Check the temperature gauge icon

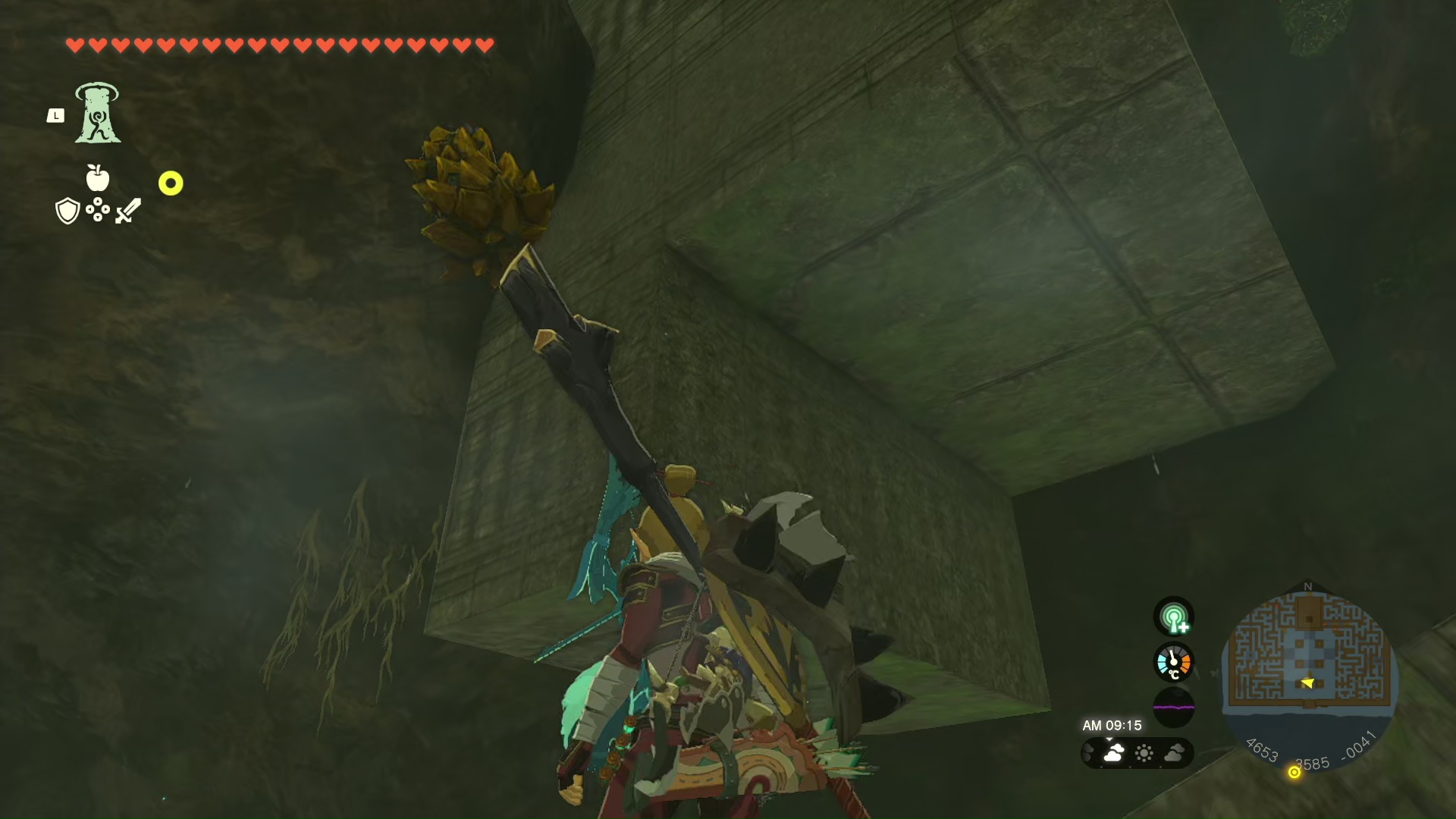[1173, 662]
